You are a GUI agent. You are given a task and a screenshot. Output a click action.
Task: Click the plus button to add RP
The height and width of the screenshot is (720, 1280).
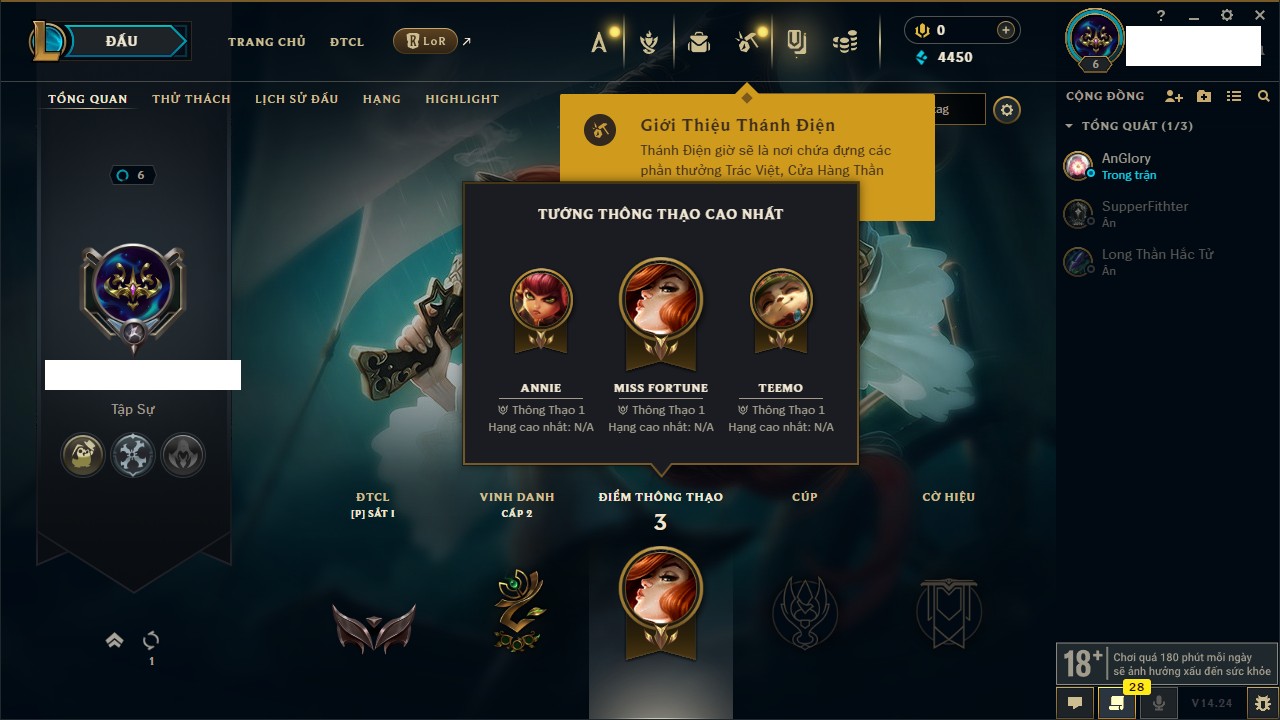pos(1005,30)
